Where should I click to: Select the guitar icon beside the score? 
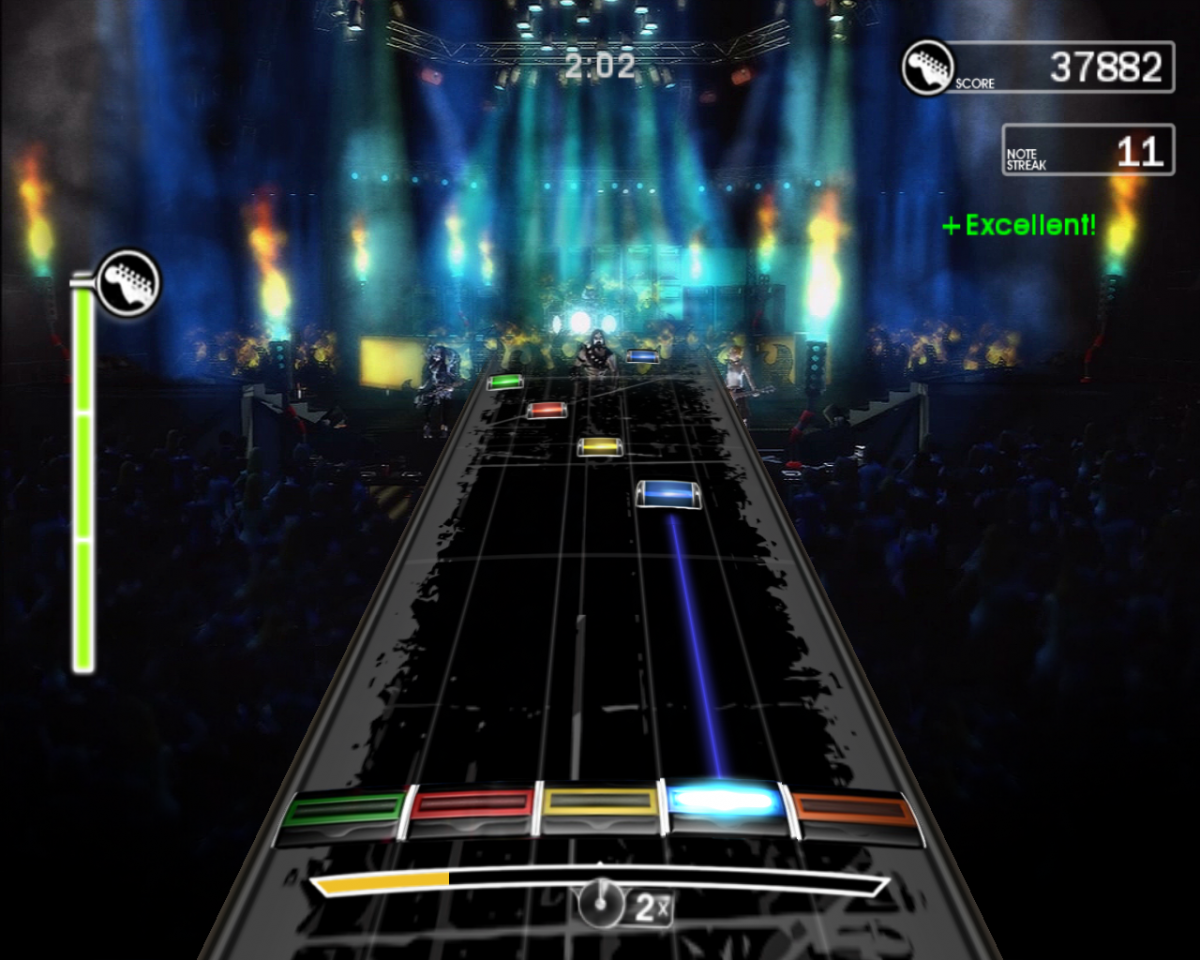coord(927,67)
